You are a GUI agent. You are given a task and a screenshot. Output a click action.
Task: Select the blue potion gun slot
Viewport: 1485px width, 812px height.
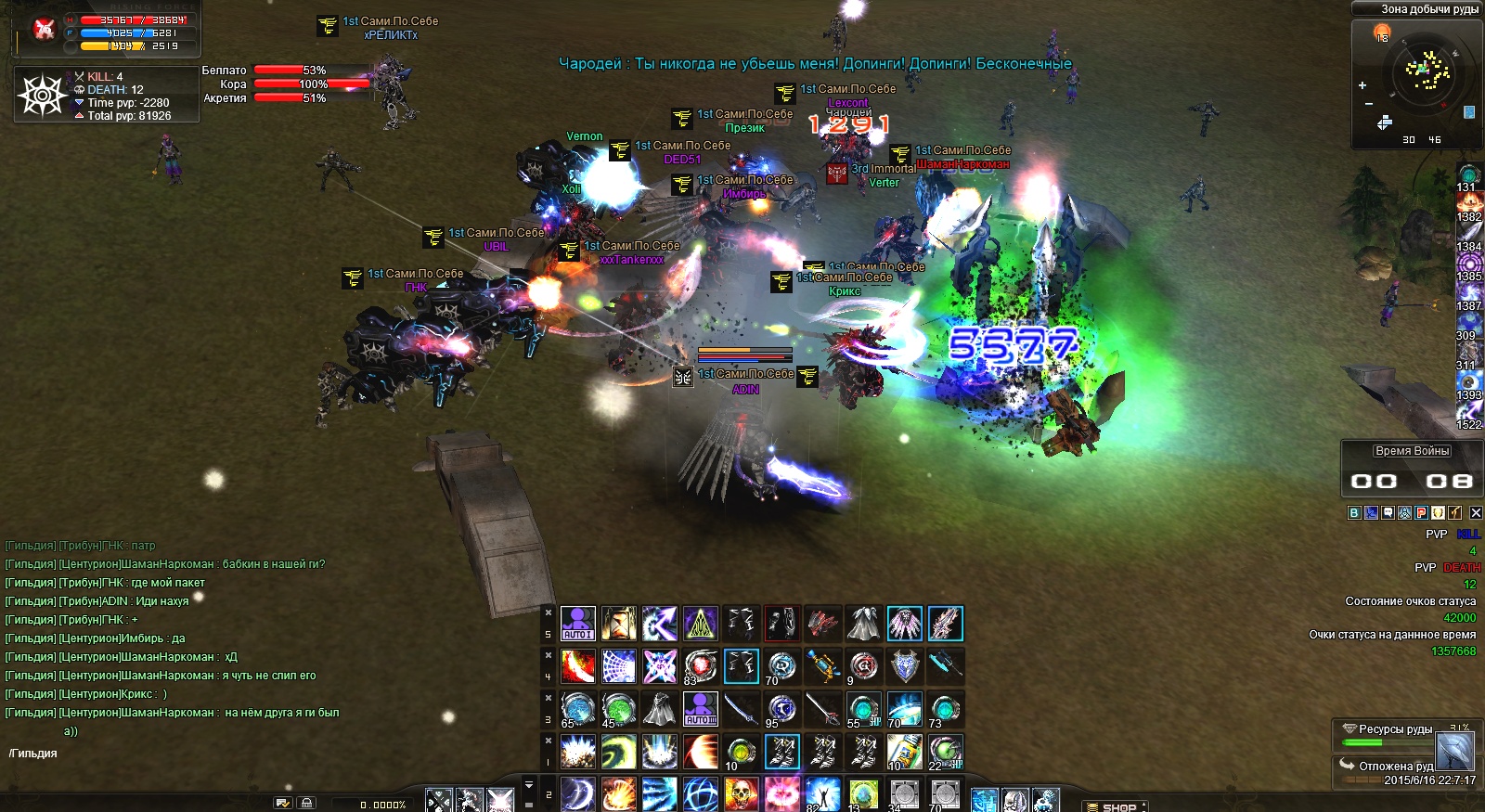(822, 666)
